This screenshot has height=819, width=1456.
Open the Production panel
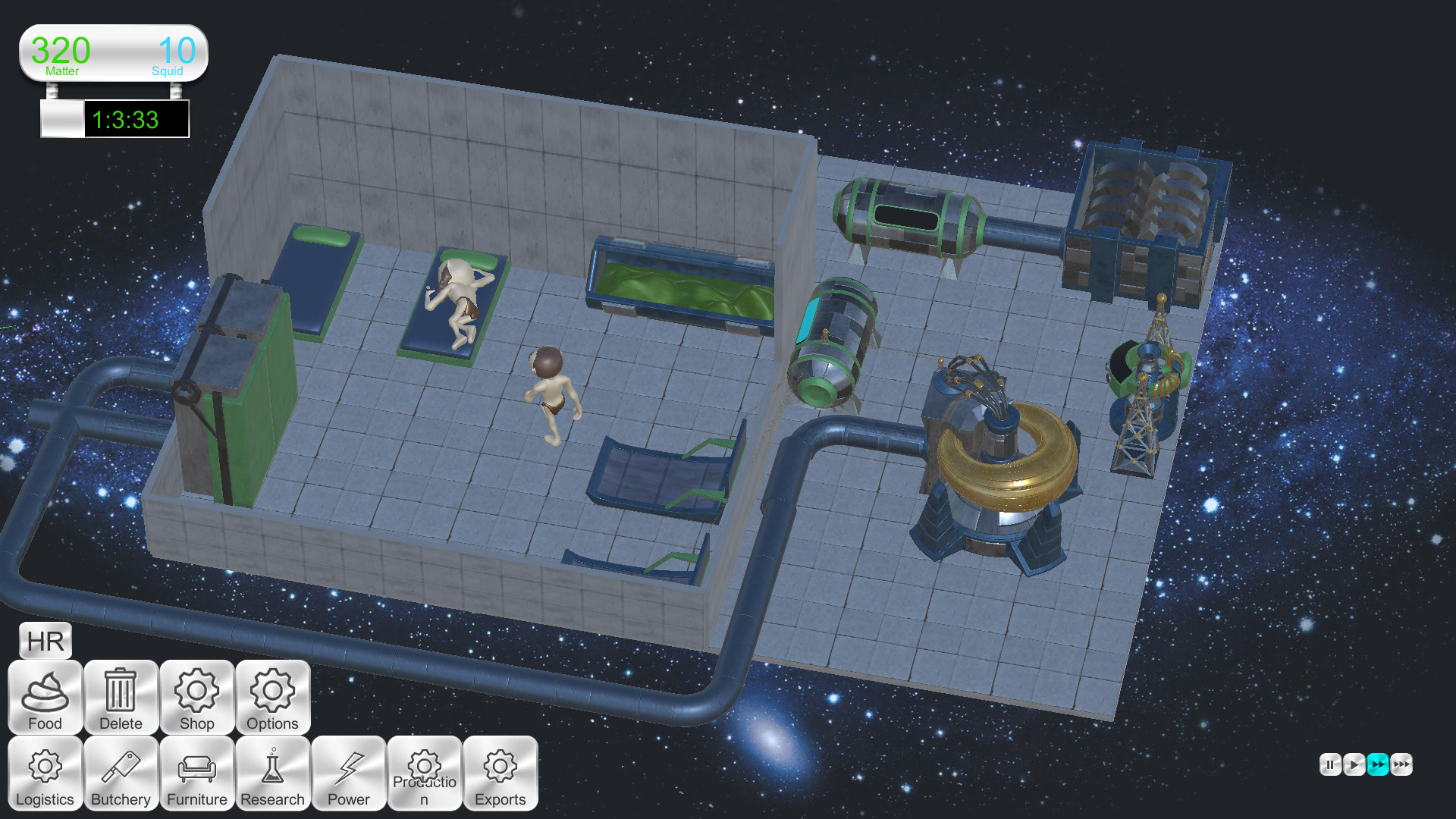[425, 773]
